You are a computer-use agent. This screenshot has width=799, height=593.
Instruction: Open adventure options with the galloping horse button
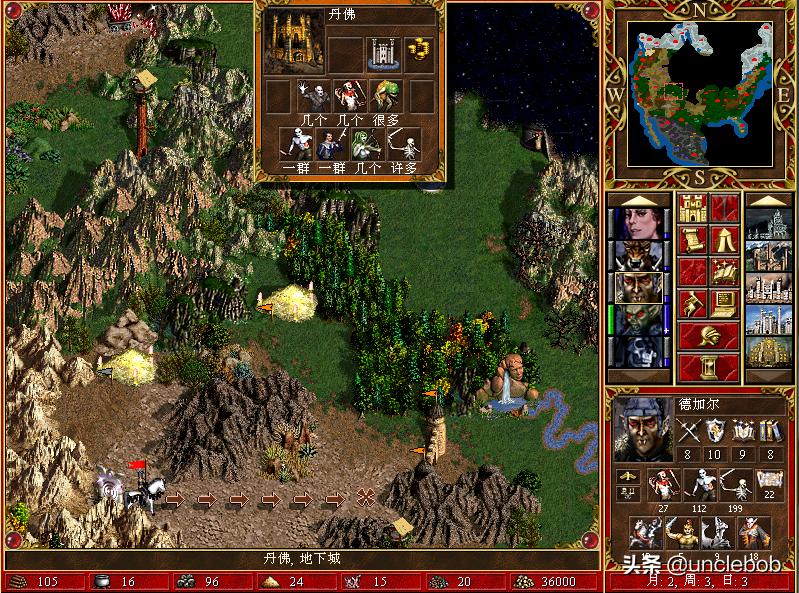692,304
